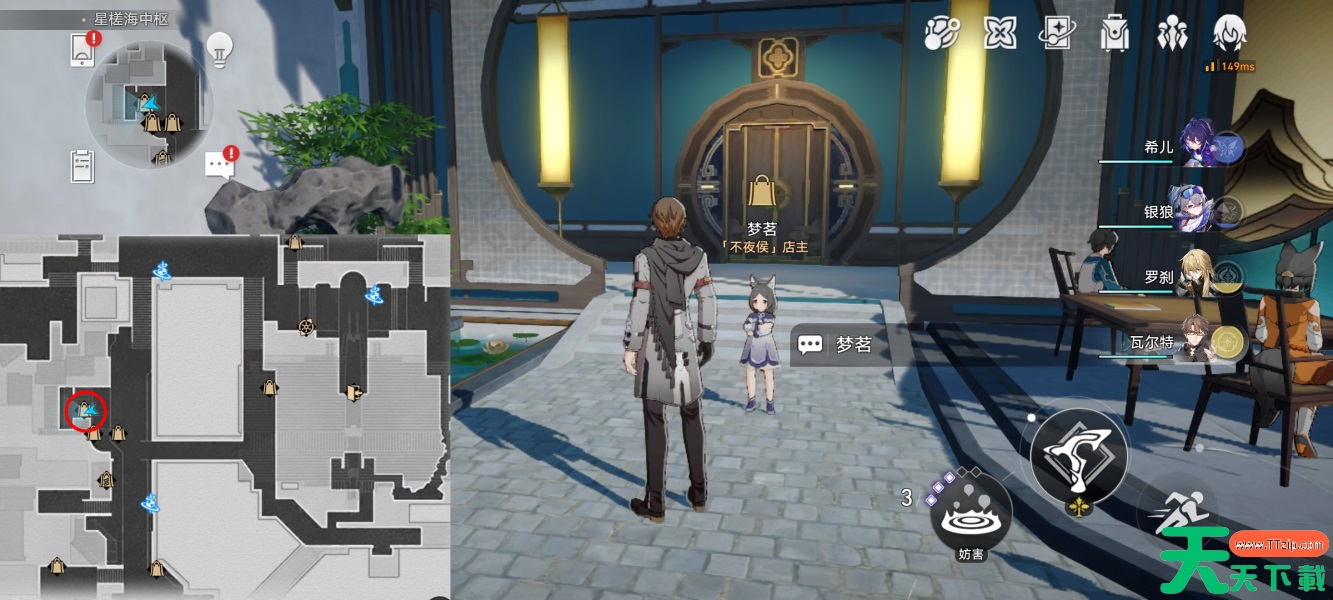1333x600 pixels.
Task: Use the 妨害 technique skill
Action: 970,515
